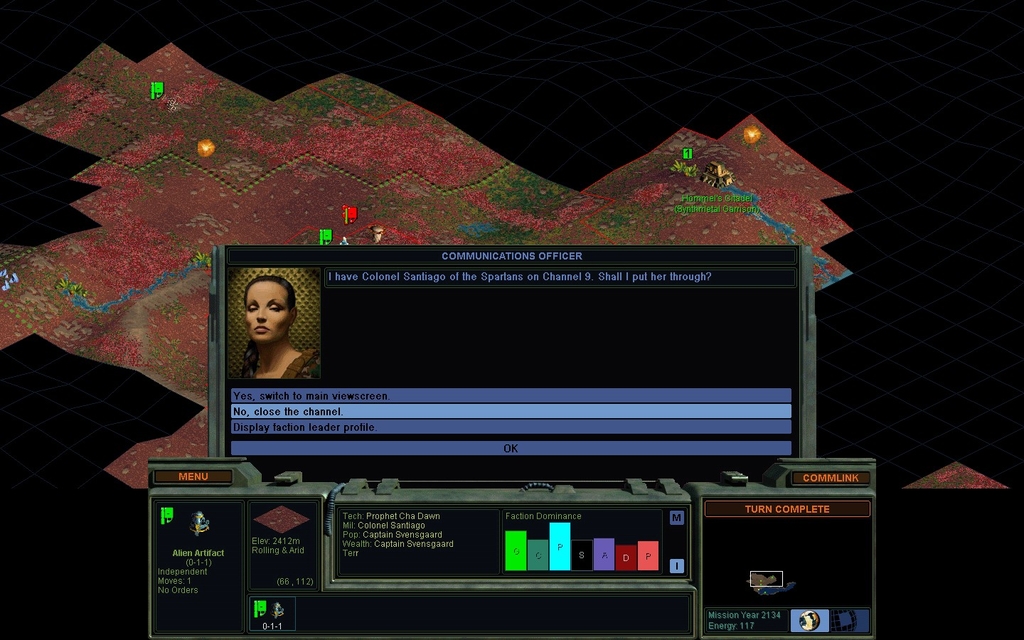The width and height of the screenshot is (1024, 640).
Task: Select the 0-1-1 Alien Artifact unit in stack
Action: click(x=271, y=612)
